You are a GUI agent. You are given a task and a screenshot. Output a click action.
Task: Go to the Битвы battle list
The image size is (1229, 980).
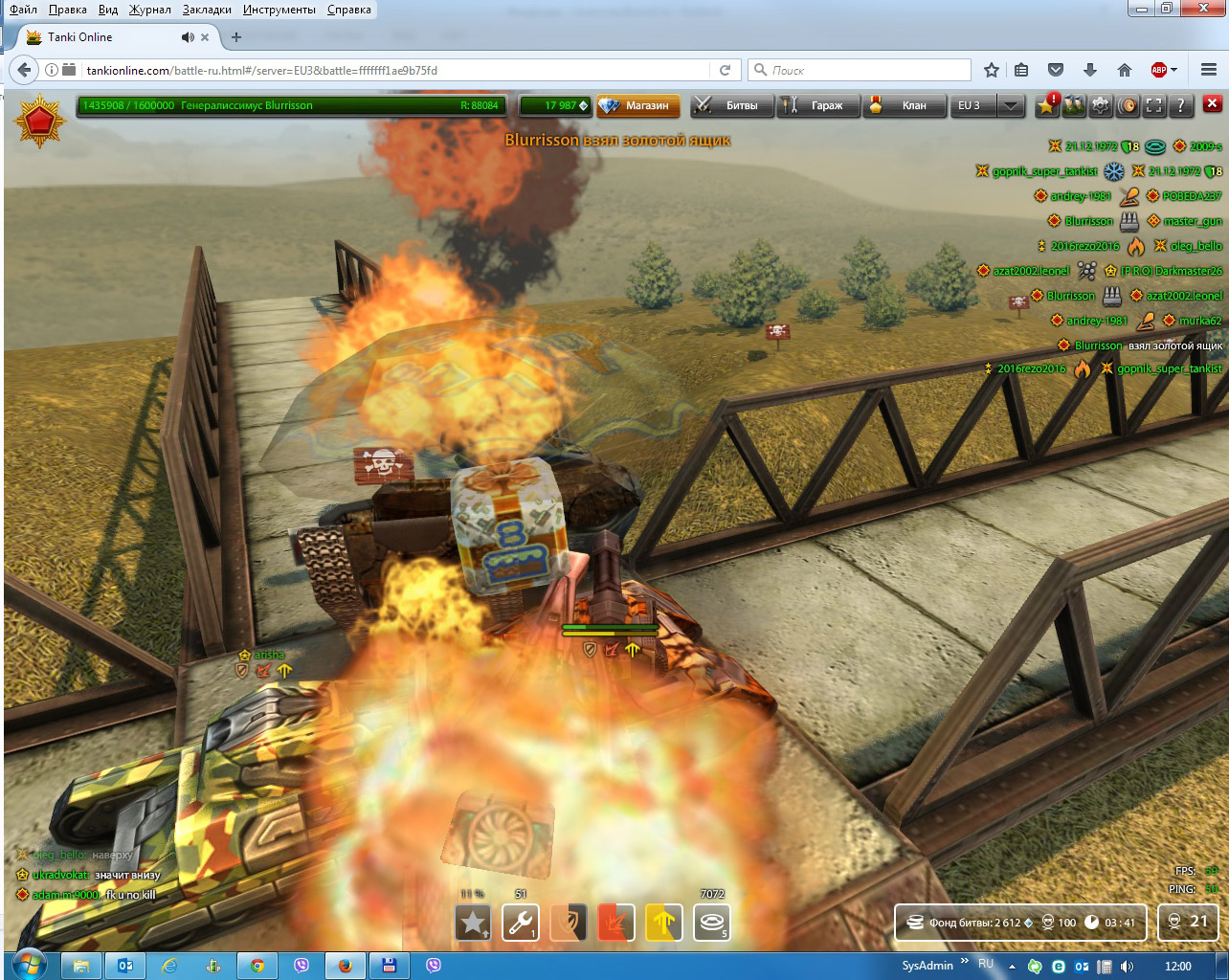(732, 105)
